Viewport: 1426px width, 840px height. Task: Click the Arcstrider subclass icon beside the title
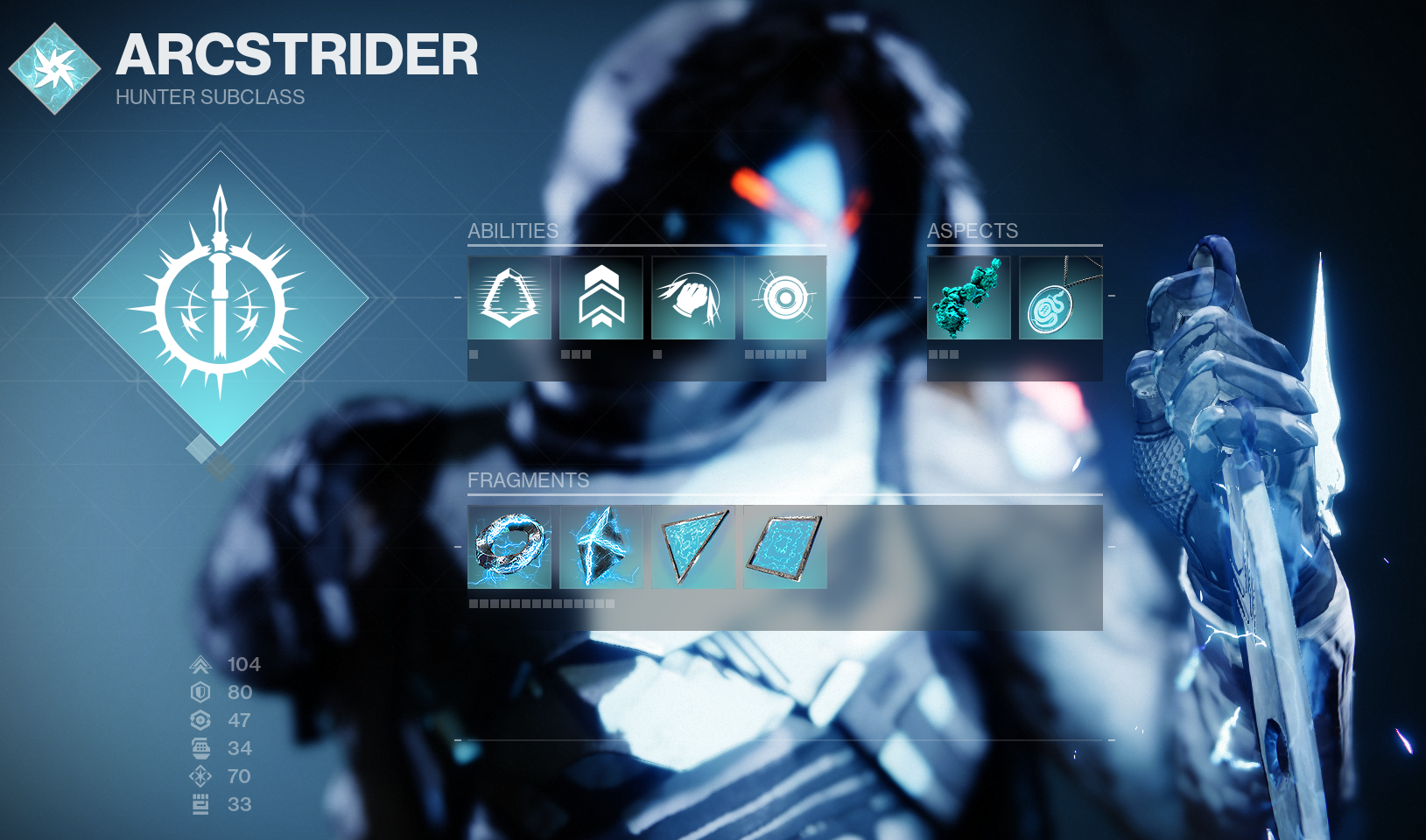pos(55,66)
